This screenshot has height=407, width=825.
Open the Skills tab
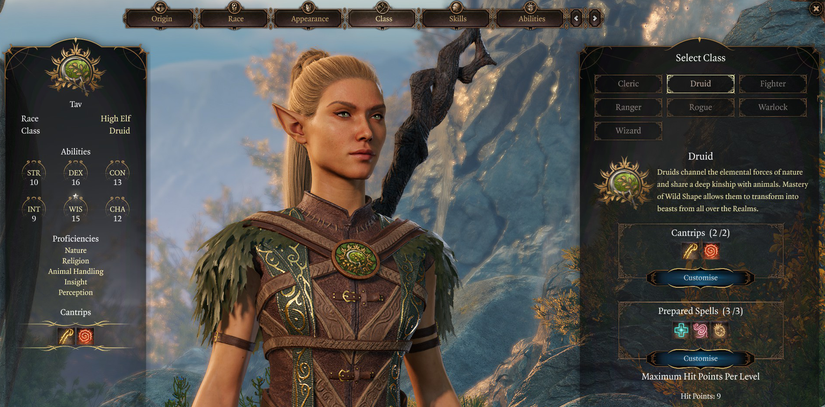pos(456,18)
